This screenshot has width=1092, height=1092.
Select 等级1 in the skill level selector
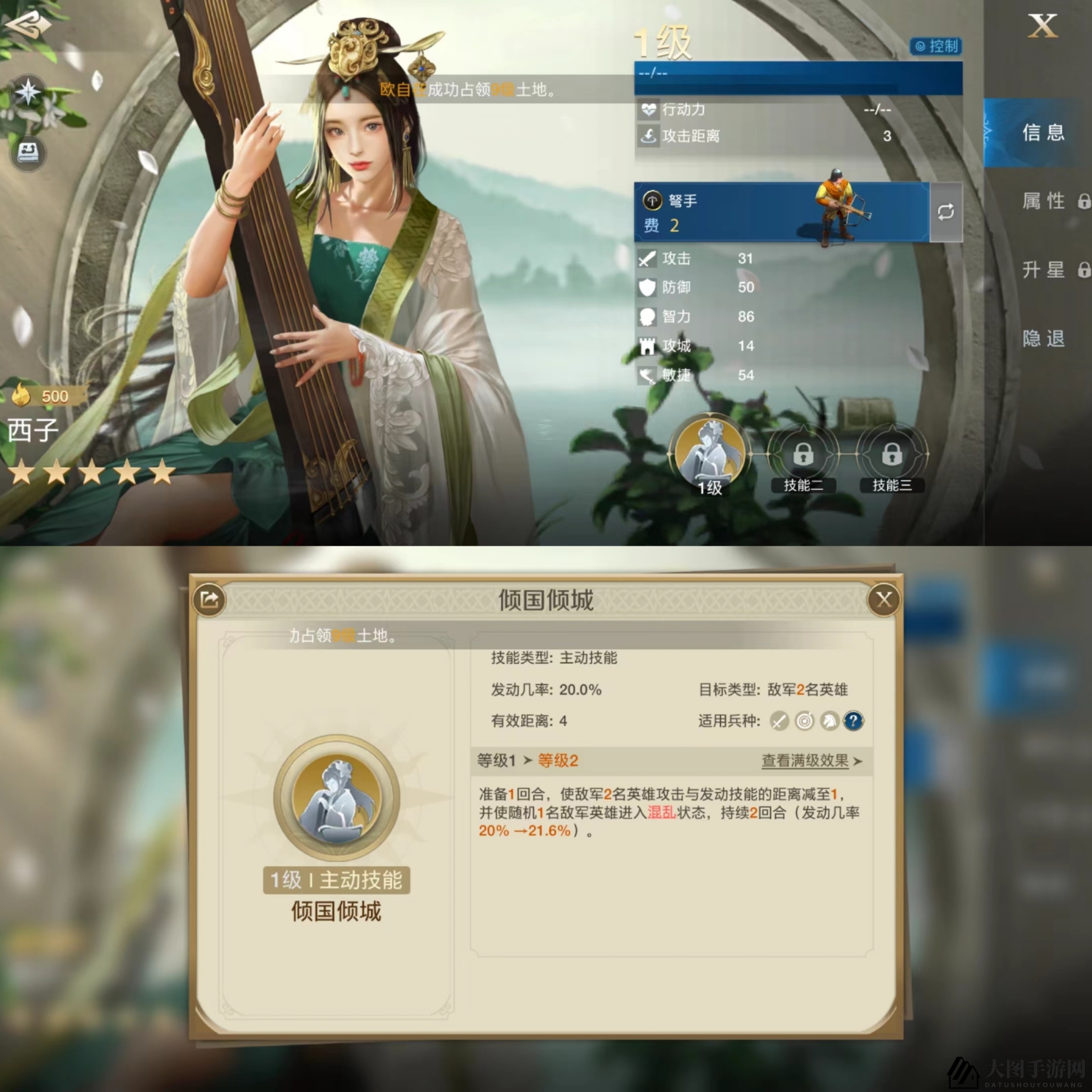click(497, 761)
